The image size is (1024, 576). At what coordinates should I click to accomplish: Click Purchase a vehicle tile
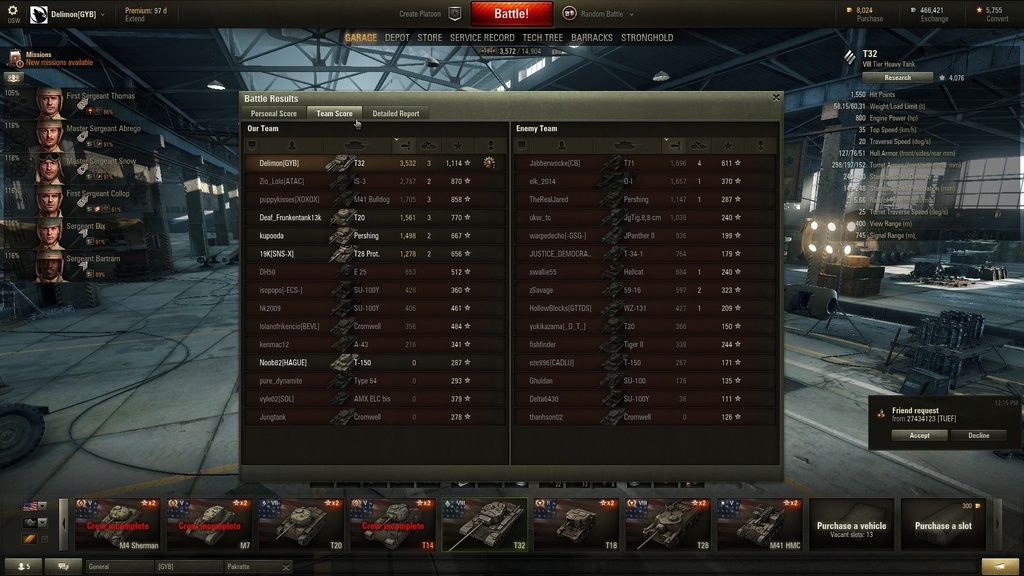click(851, 525)
